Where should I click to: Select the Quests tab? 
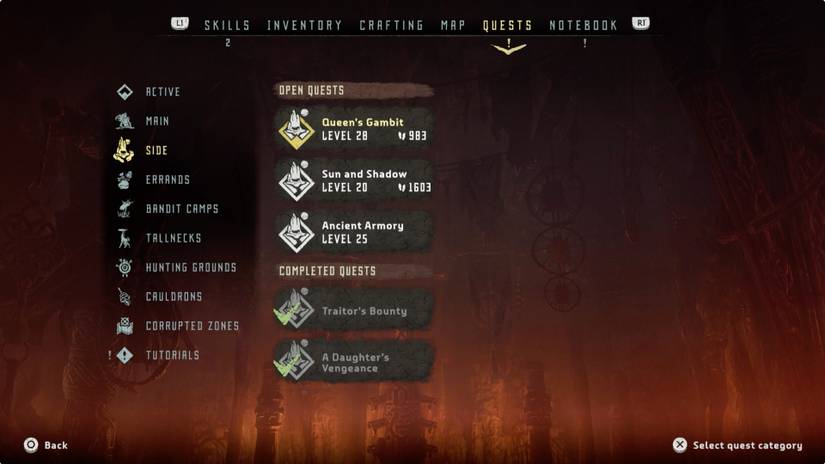(x=507, y=25)
